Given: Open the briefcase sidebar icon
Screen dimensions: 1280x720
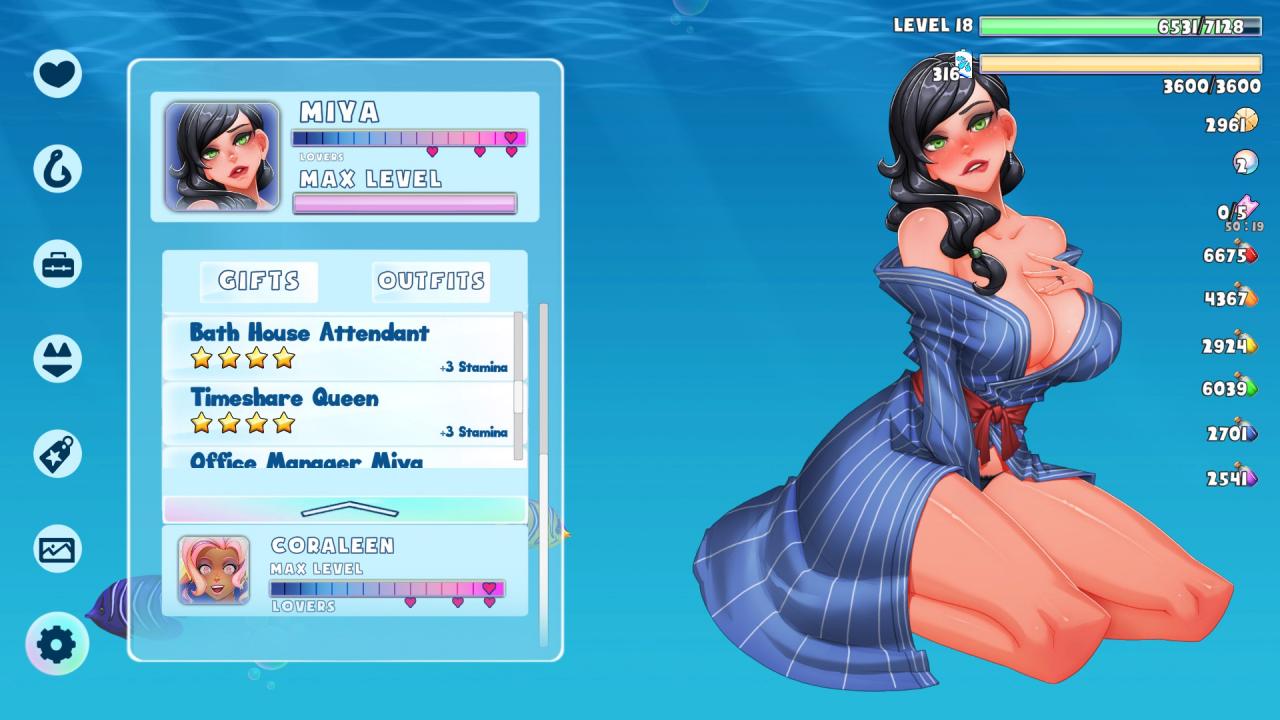Looking at the screenshot, I should click(x=57, y=264).
